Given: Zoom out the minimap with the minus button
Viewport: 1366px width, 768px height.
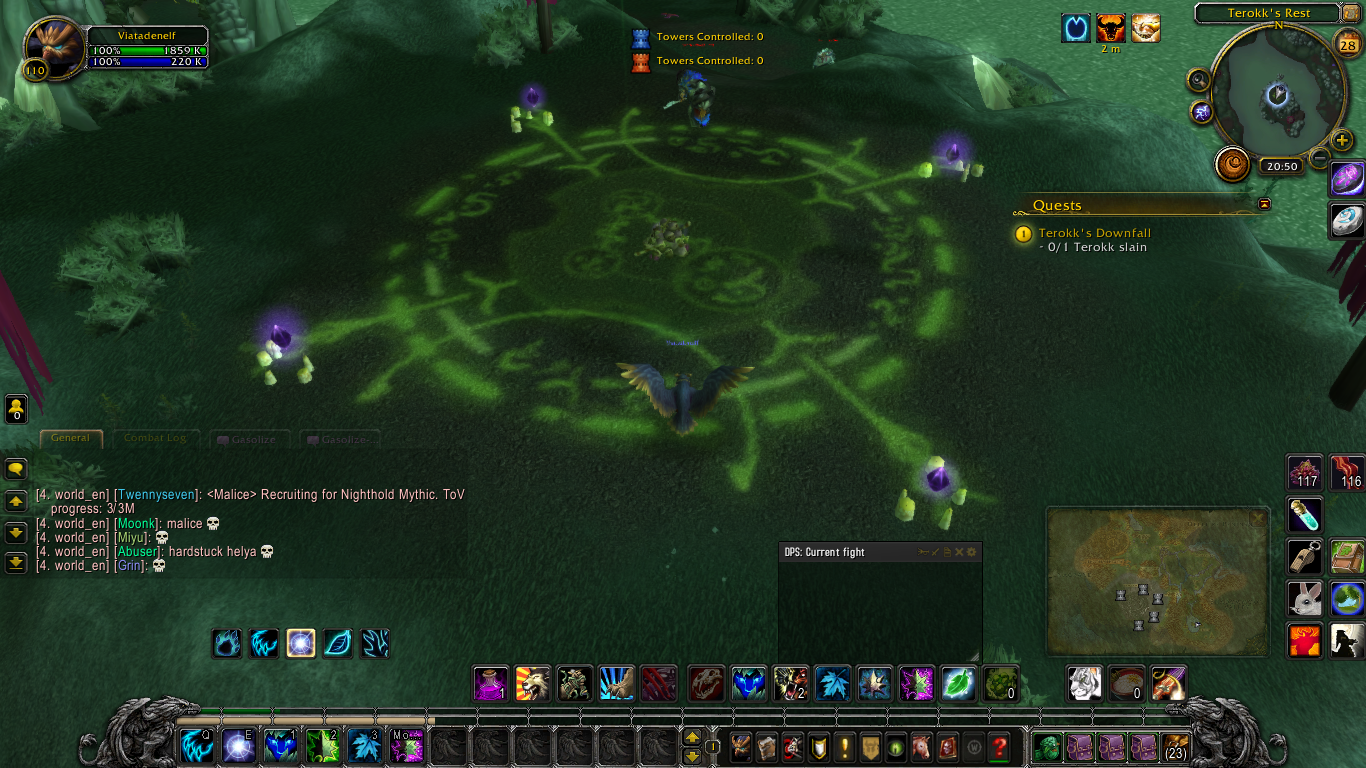Looking at the screenshot, I should [x=1320, y=158].
